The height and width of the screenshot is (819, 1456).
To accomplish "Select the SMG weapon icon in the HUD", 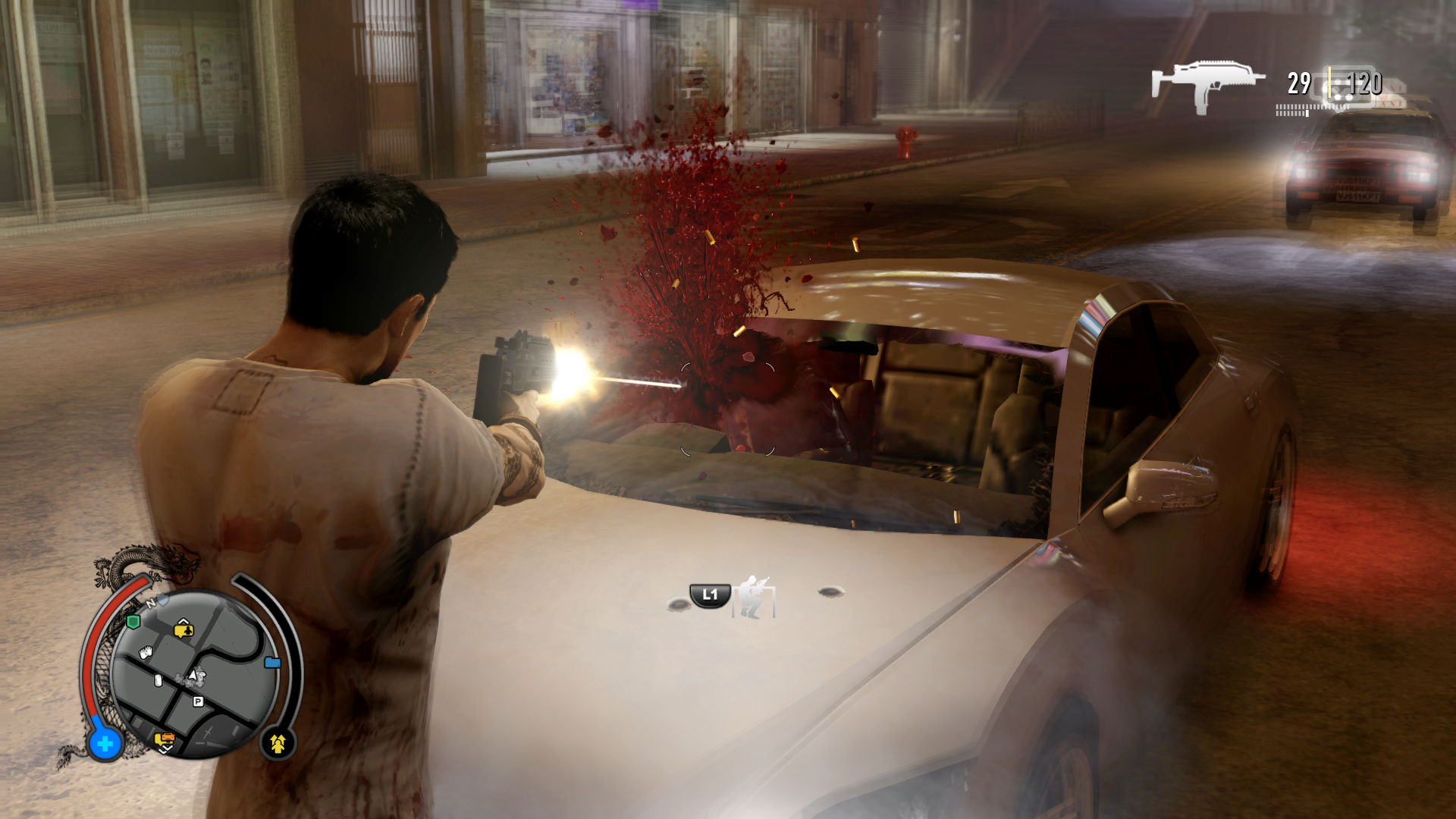I will coord(1210,83).
